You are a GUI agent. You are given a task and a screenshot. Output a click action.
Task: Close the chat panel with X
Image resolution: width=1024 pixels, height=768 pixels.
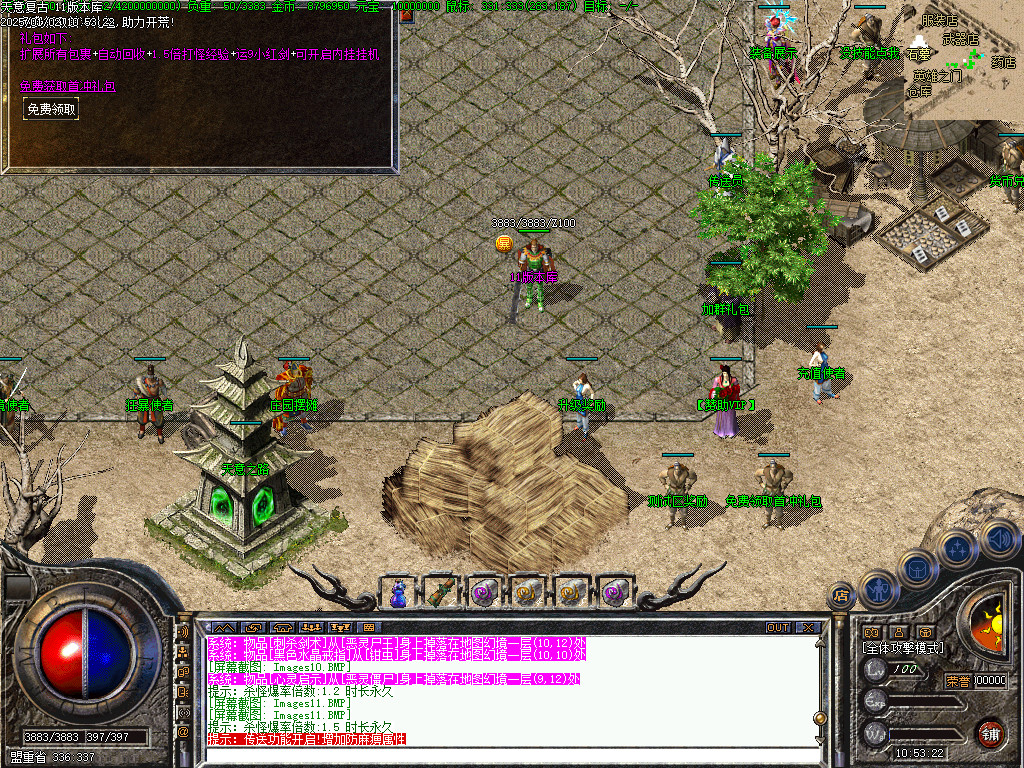click(x=808, y=628)
